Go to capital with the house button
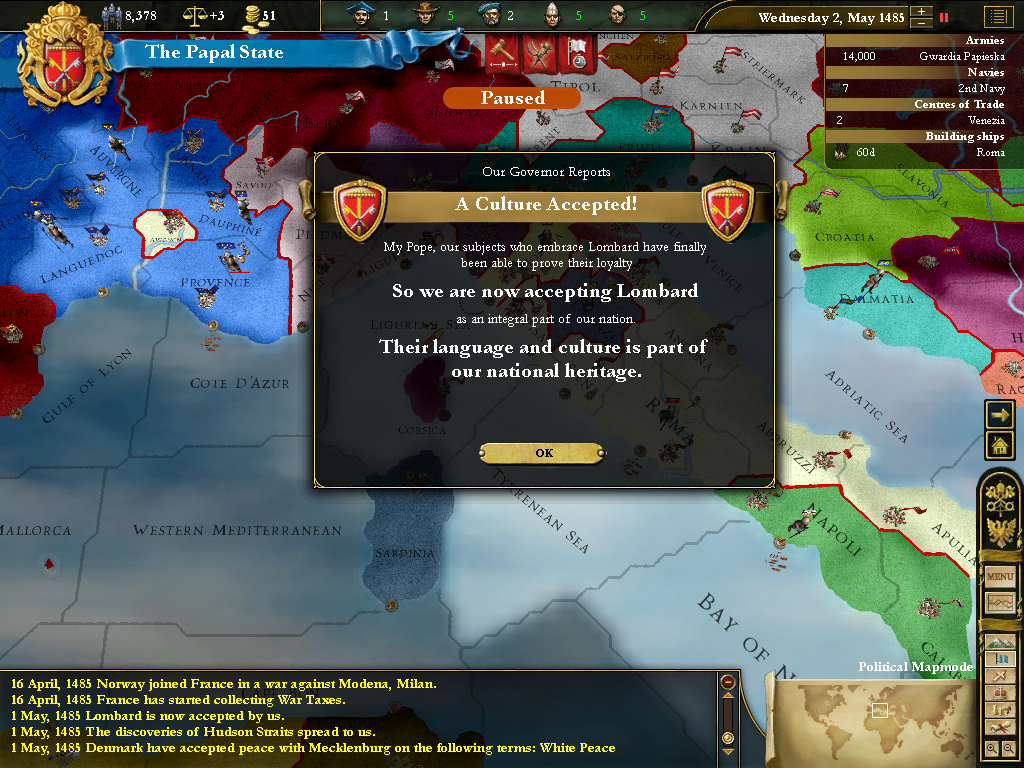 click(x=1000, y=445)
